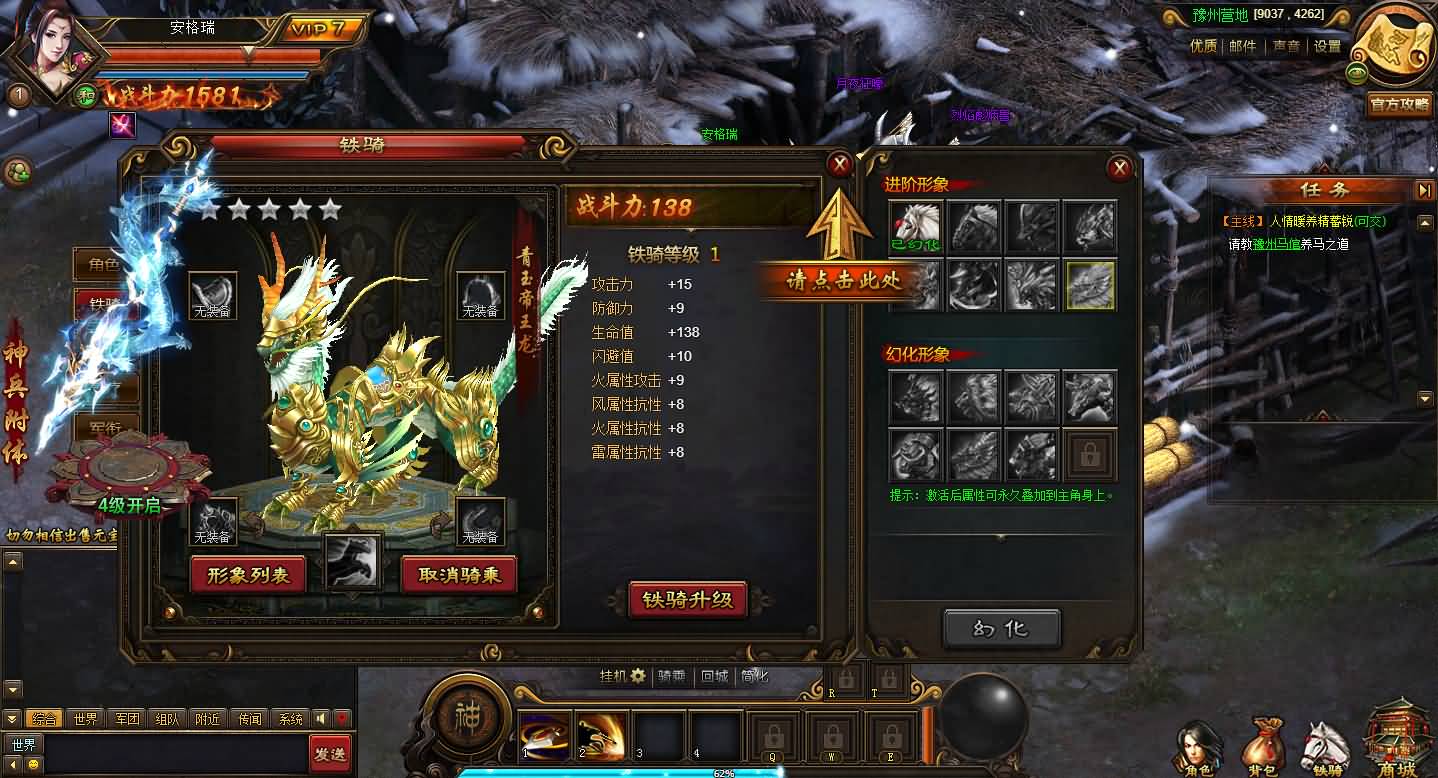The image size is (1438, 778).
Task: Click the emoji smiley icon in chat bar
Action: (x=31, y=763)
